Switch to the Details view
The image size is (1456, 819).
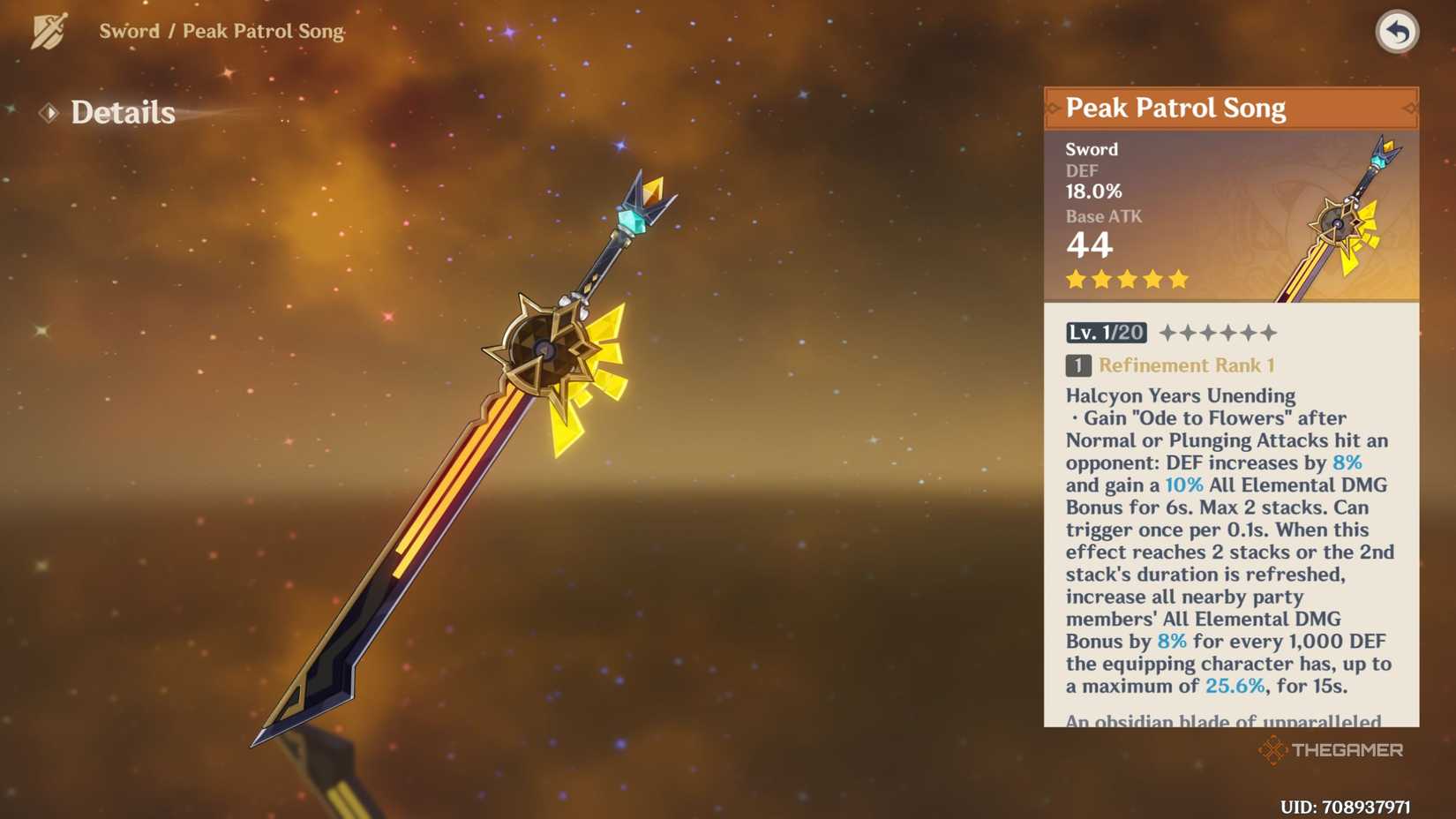124,113
